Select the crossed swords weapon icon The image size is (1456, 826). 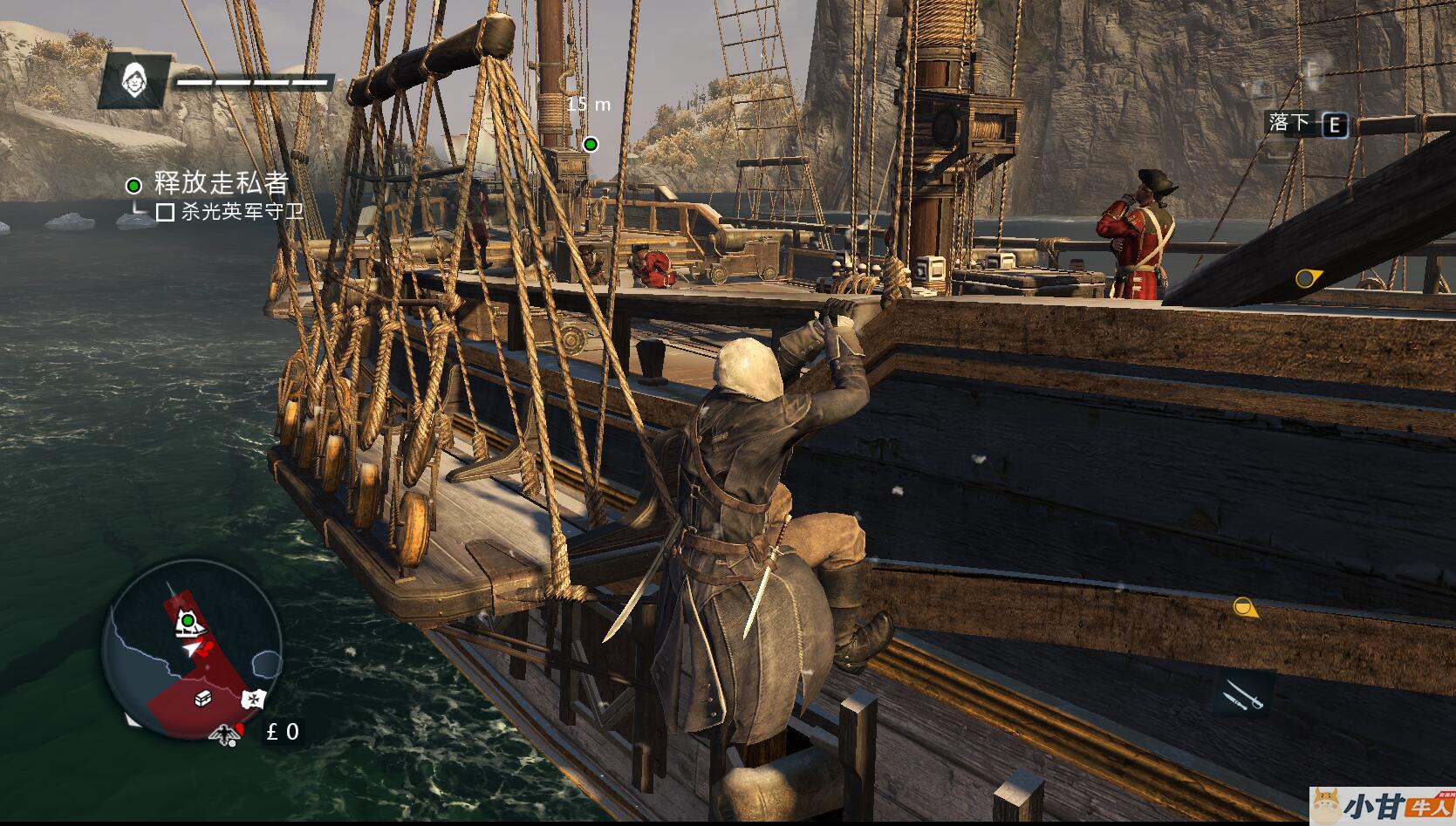coord(1241,696)
